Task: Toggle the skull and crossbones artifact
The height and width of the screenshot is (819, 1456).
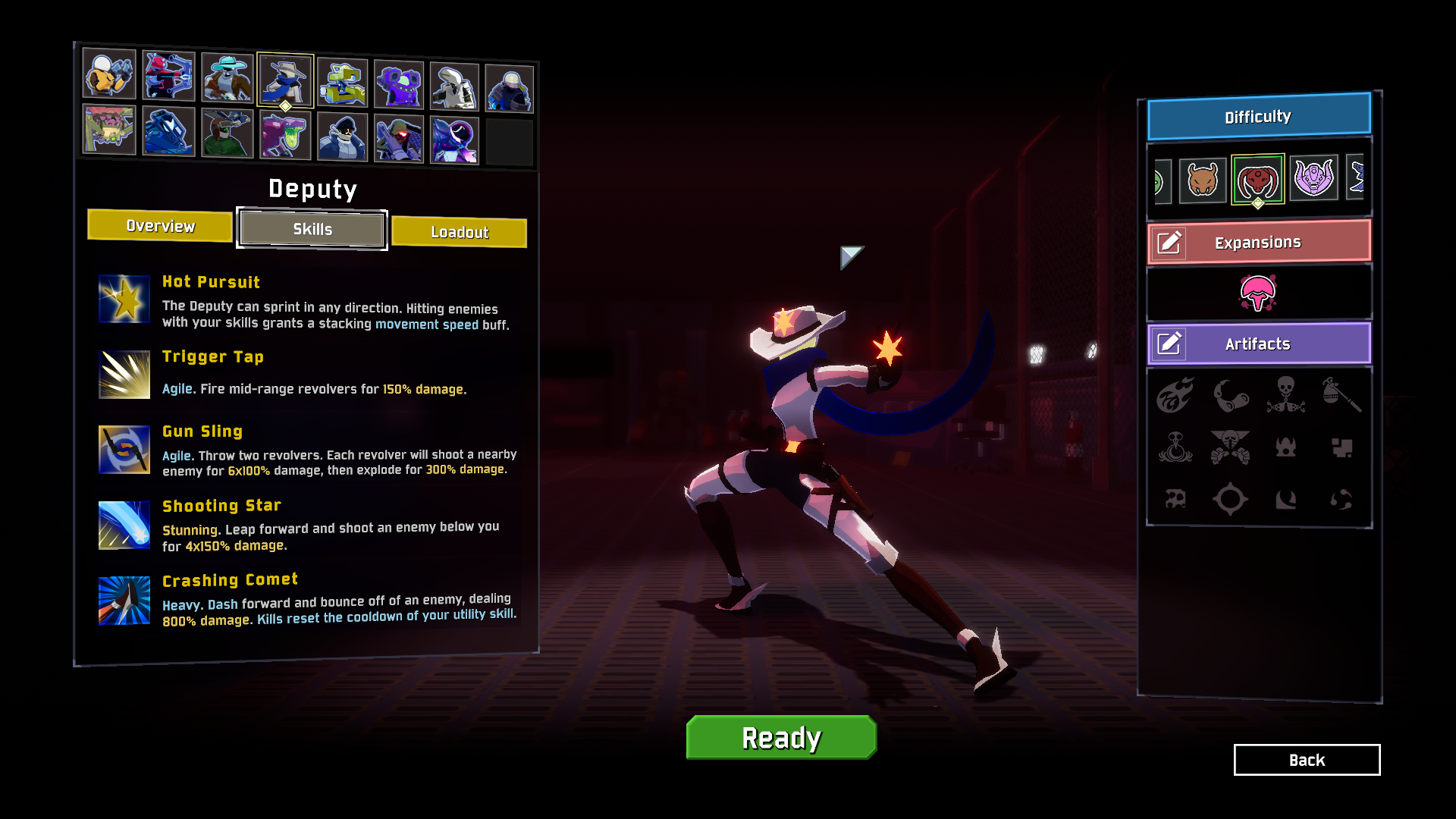Action: point(1285,394)
